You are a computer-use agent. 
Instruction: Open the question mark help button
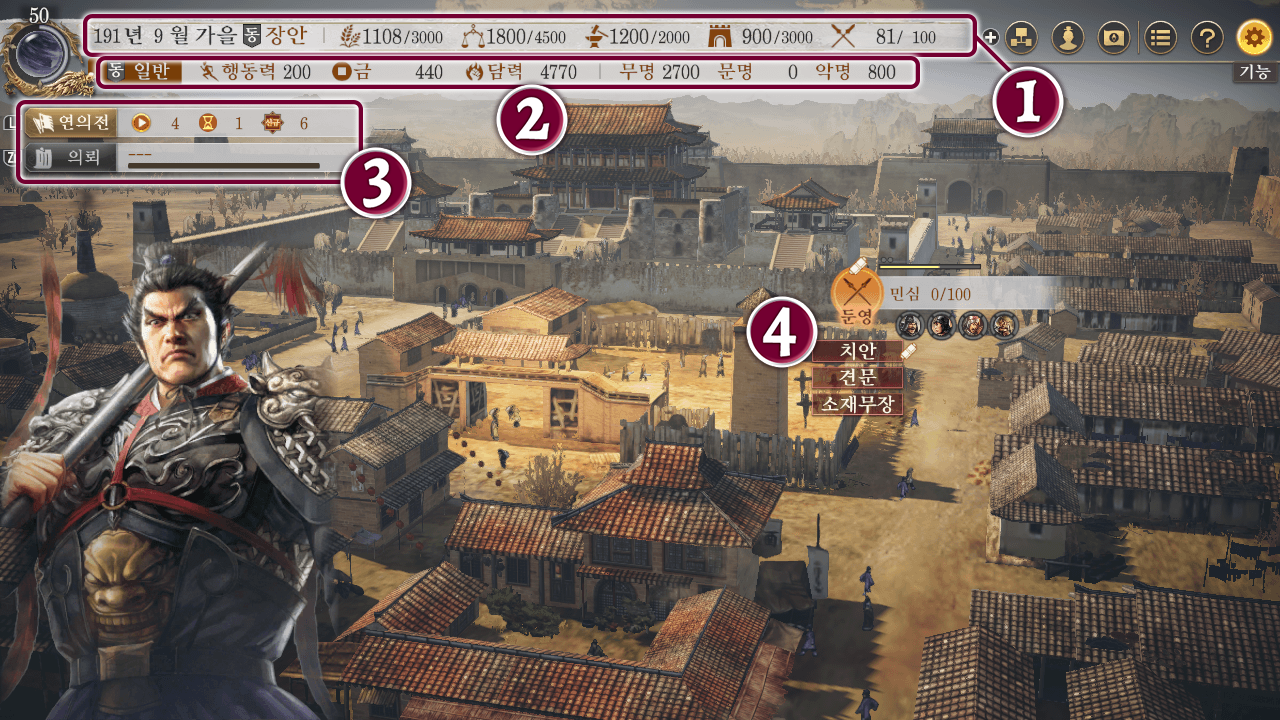[1207, 38]
